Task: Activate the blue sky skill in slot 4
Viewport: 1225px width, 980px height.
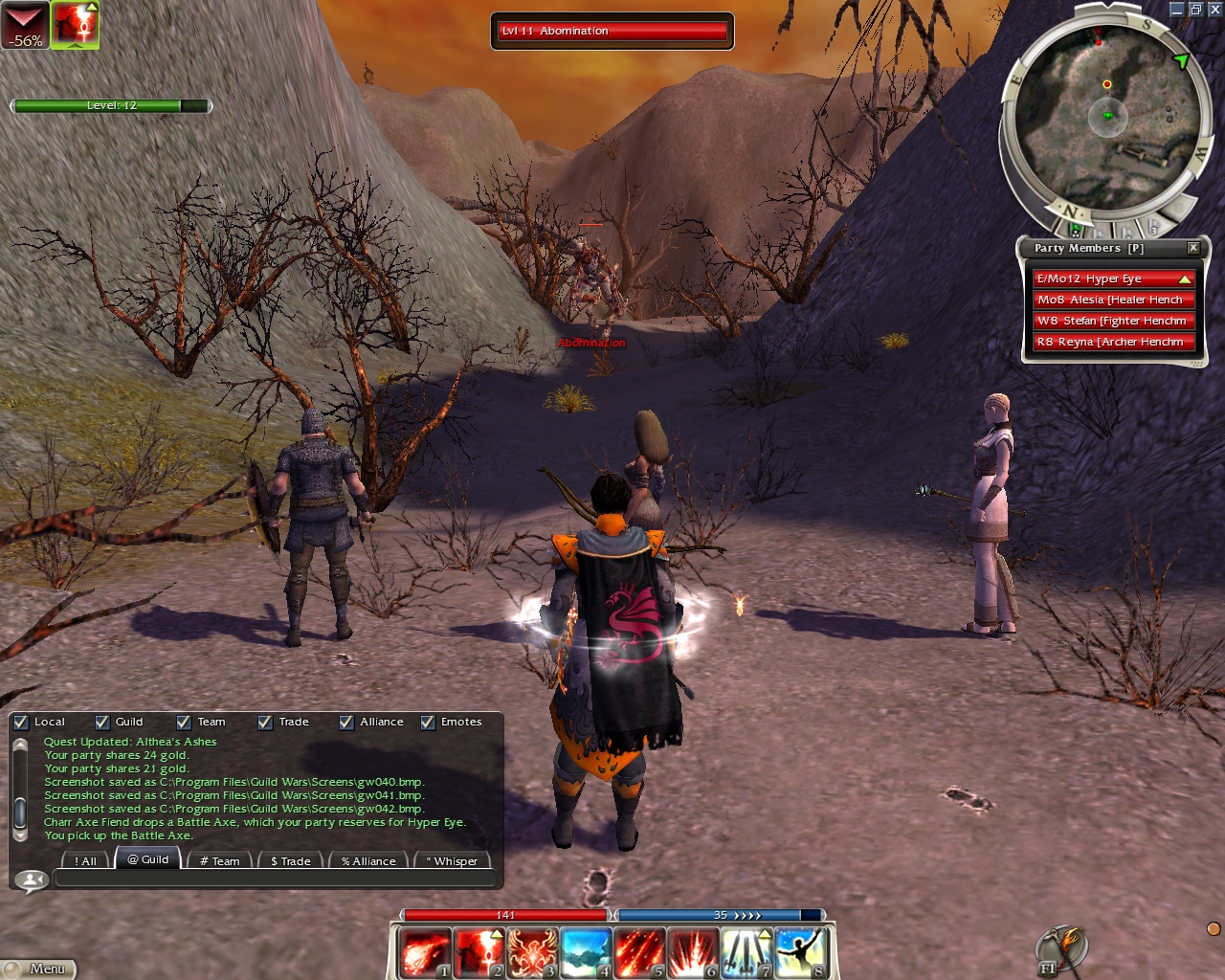Action: pos(585,952)
